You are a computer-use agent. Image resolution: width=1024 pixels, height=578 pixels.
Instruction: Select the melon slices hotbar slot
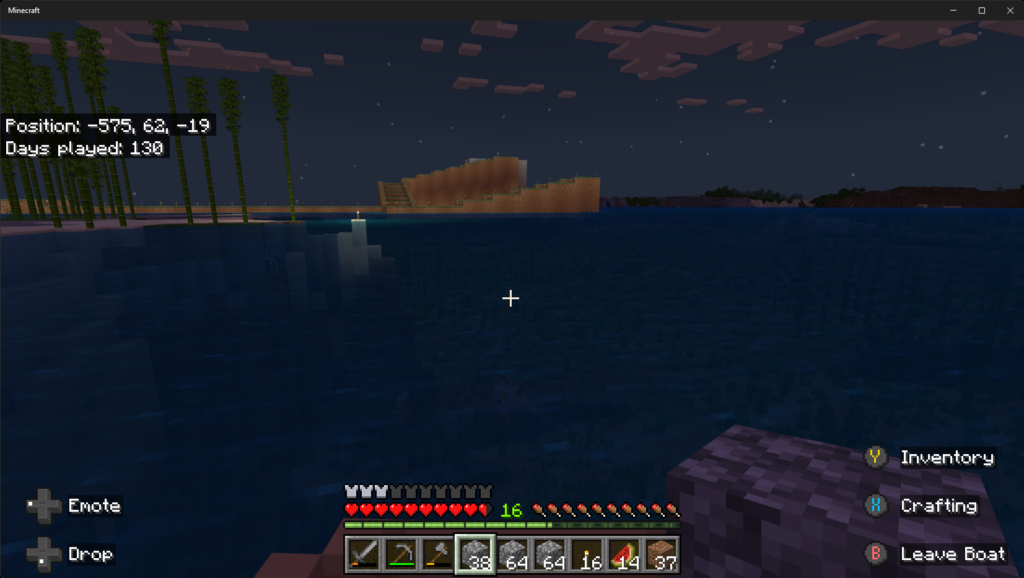pyautogui.click(x=624, y=554)
